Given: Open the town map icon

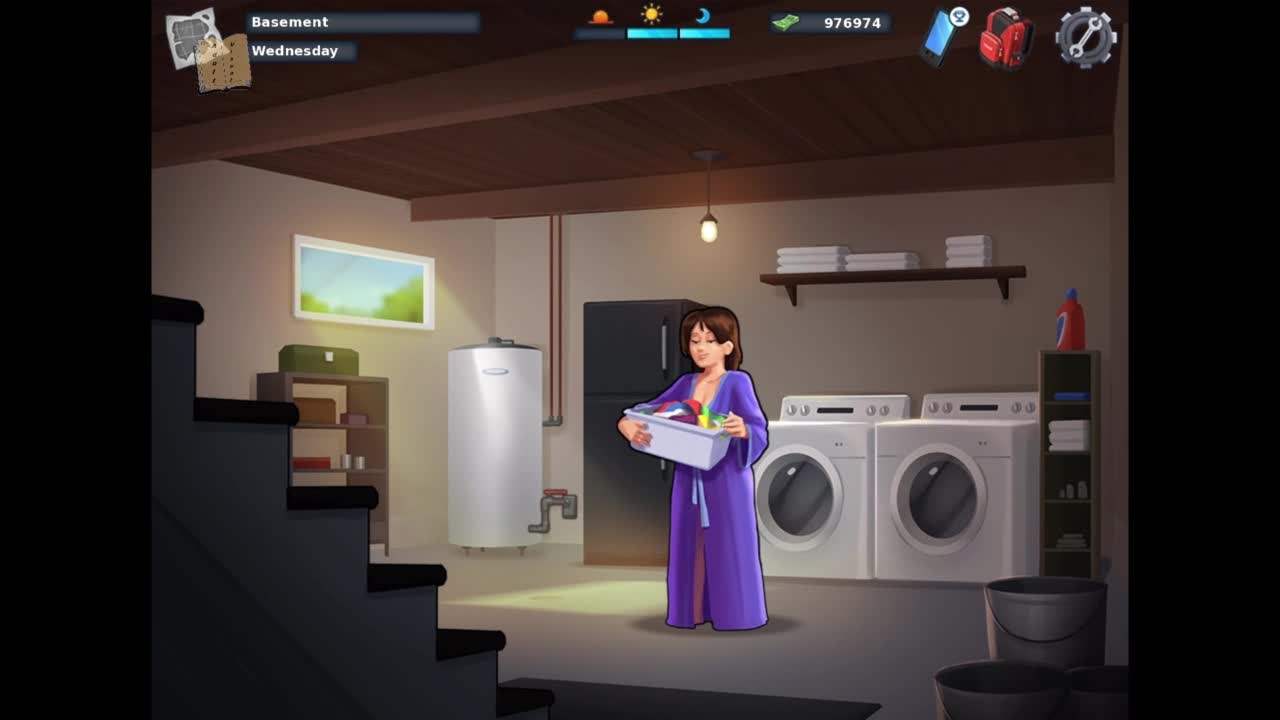Looking at the screenshot, I should tap(206, 48).
